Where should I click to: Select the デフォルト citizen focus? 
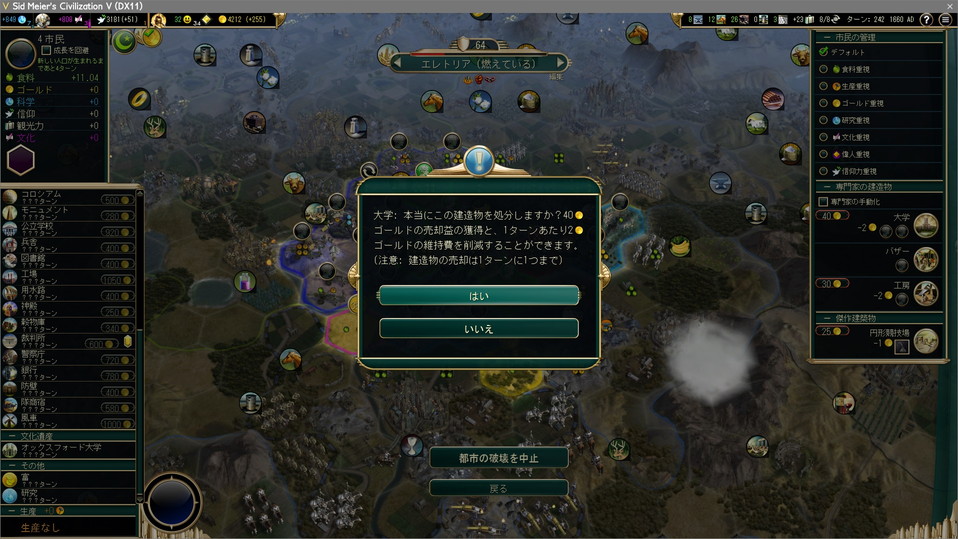(x=847, y=52)
